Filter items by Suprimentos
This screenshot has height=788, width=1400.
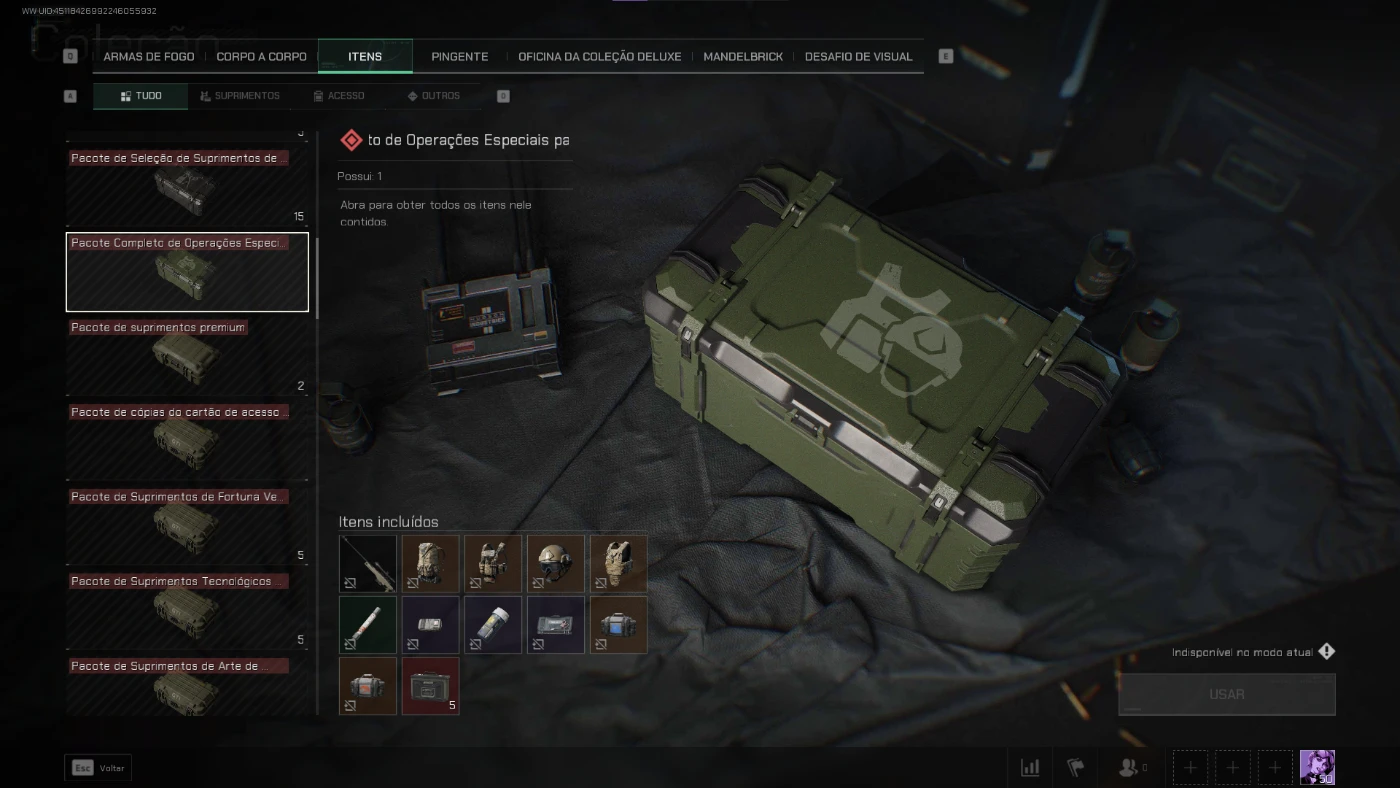(x=240, y=96)
